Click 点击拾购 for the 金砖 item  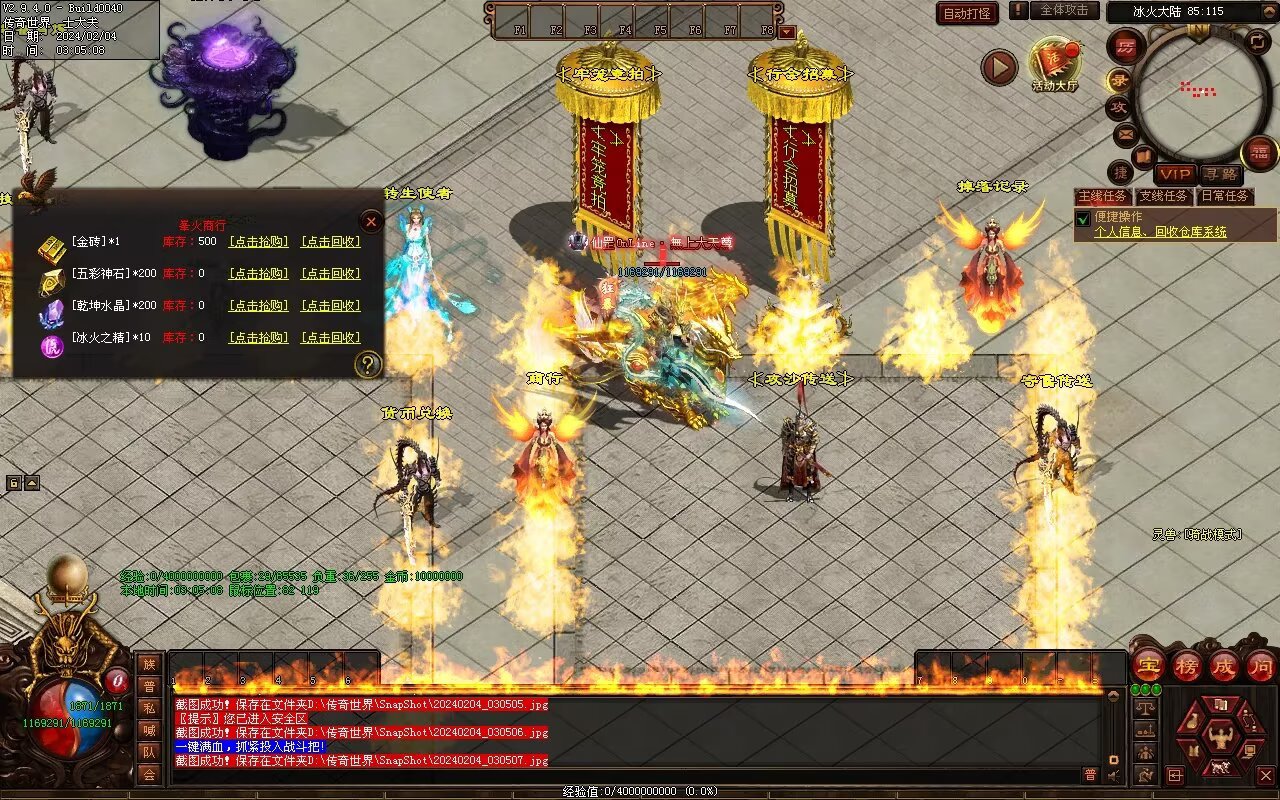259,242
